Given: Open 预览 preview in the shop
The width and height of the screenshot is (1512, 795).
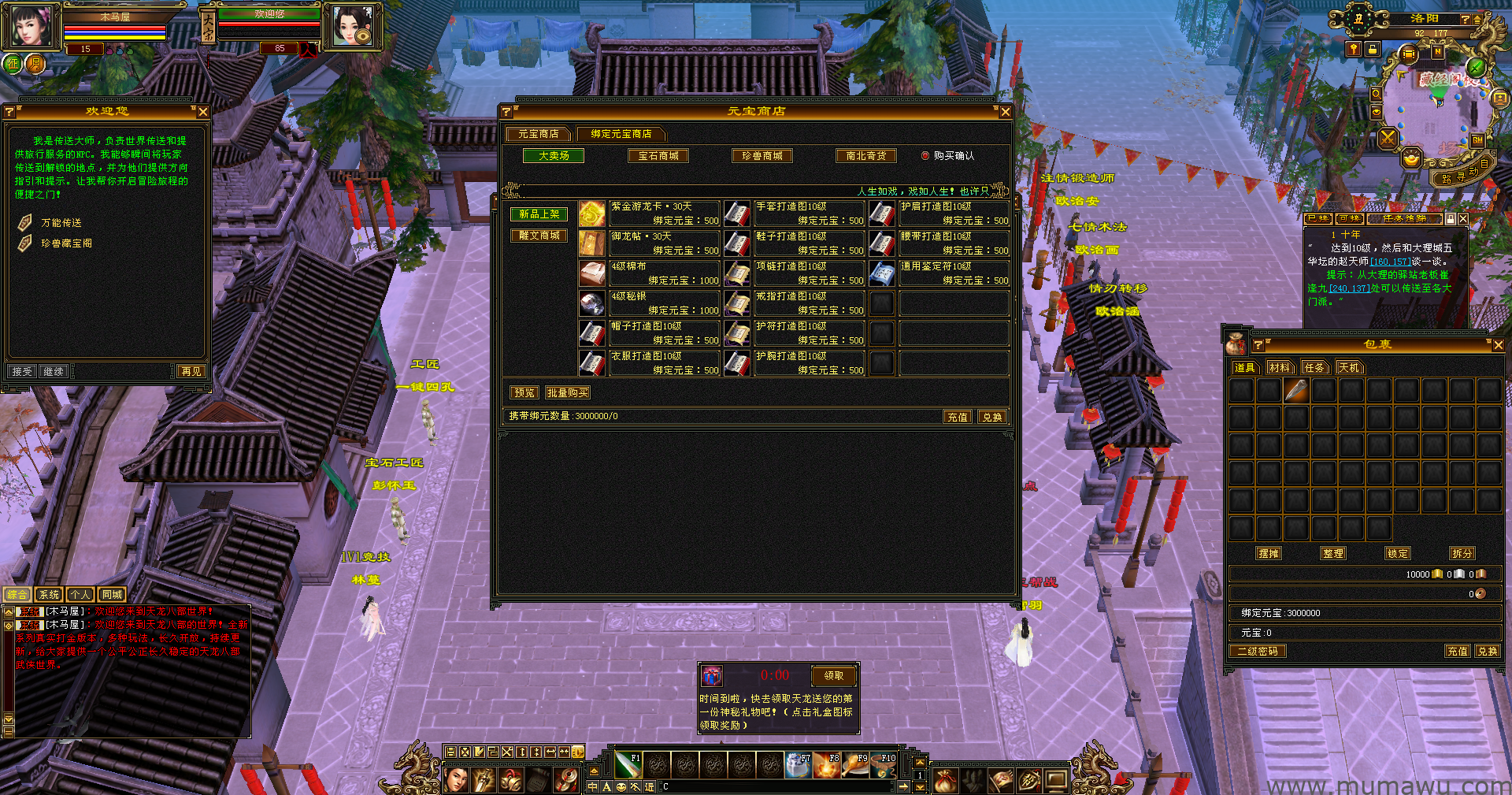Looking at the screenshot, I should tap(524, 392).
